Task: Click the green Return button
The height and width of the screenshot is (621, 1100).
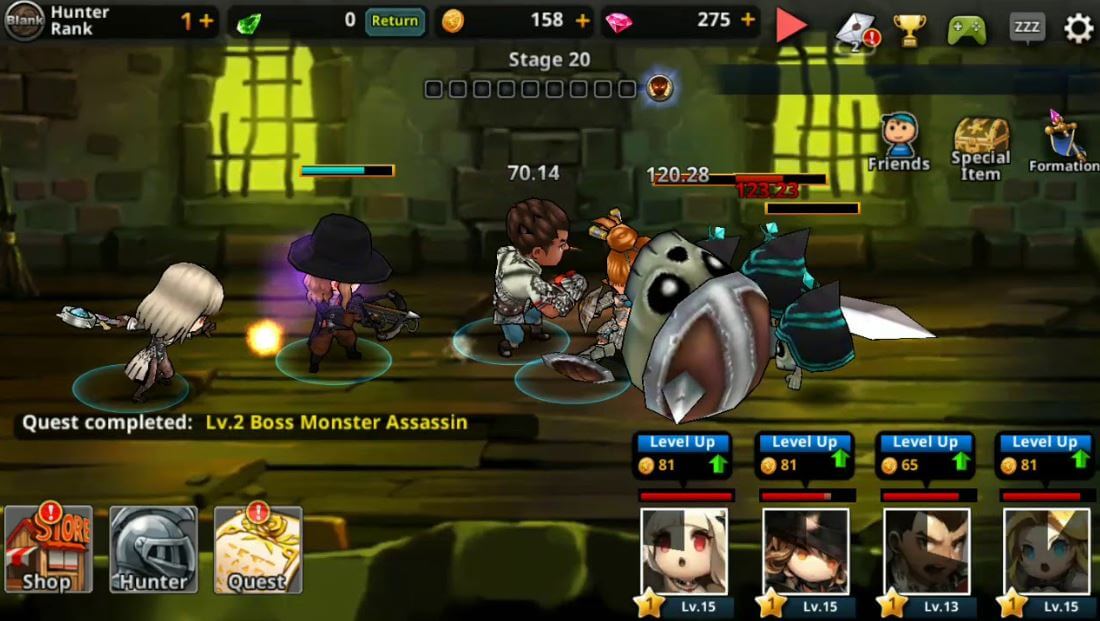Action: pyautogui.click(x=394, y=21)
